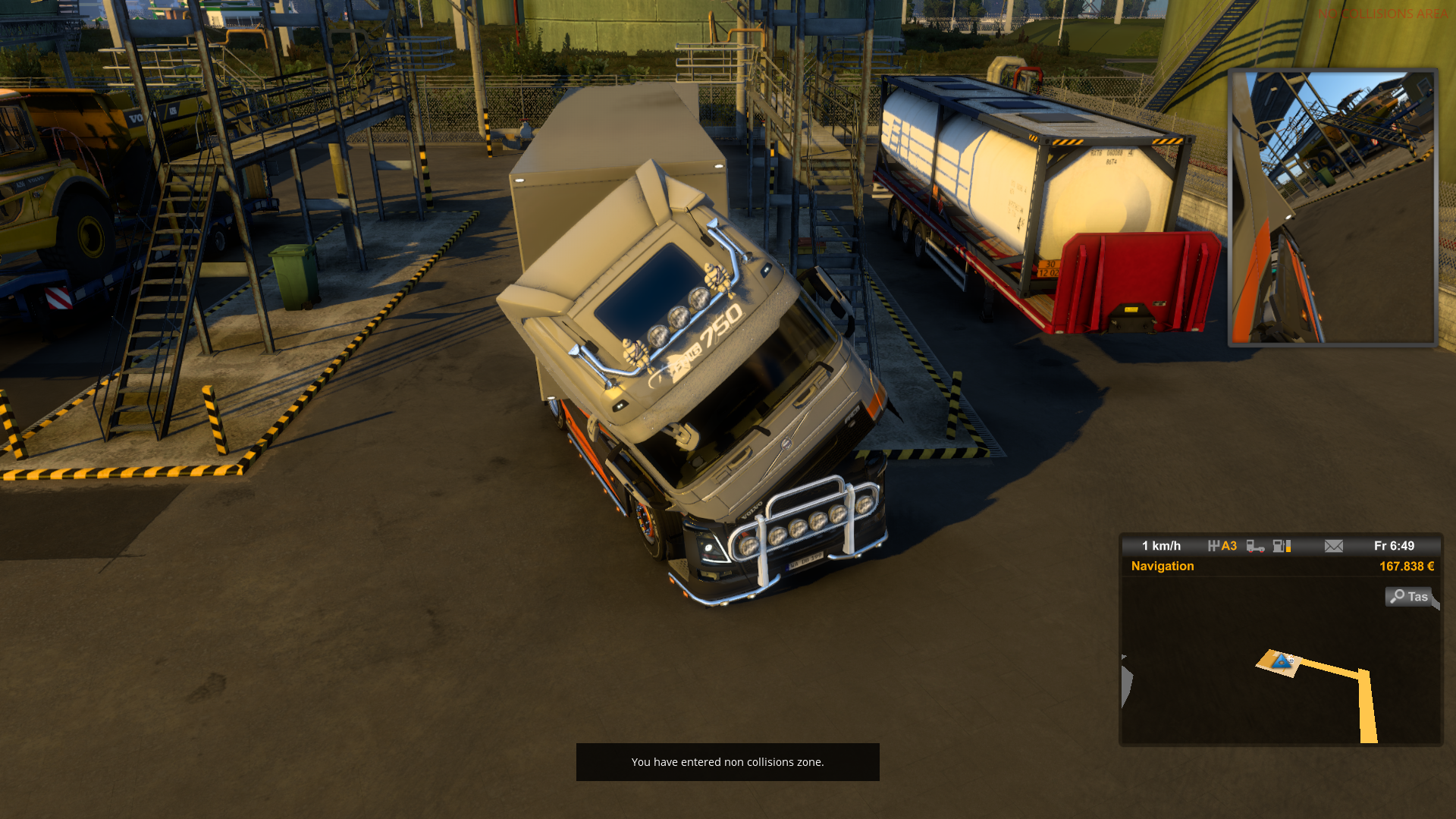This screenshot has height=819, width=1456.
Task: Click the blue player arrow on the minimap
Action: (1282, 661)
